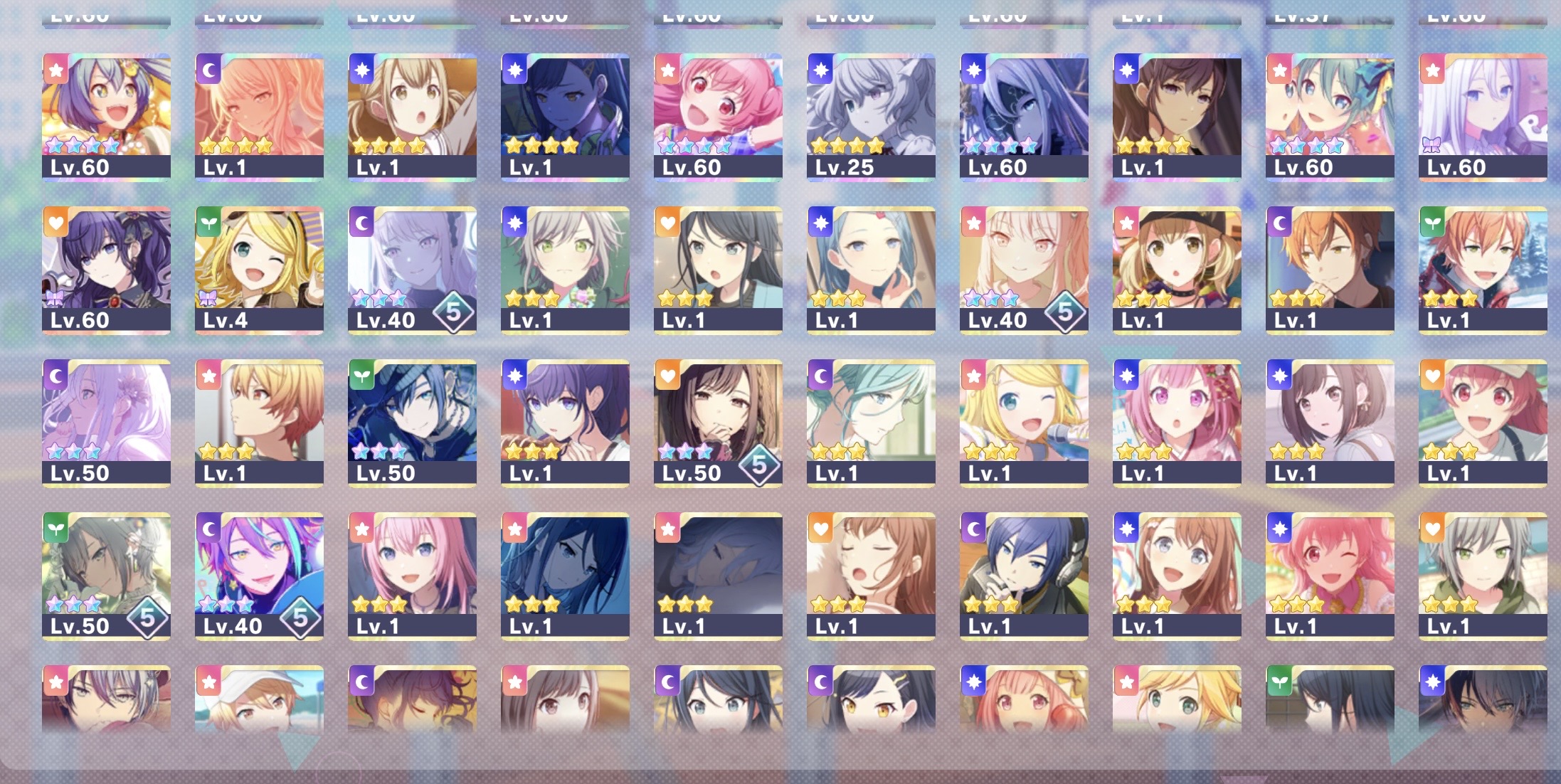This screenshot has height=784, width=1561.
Task: Choose the Lv.50 dark blue-haired boy card
Action: (x=412, y=423)
